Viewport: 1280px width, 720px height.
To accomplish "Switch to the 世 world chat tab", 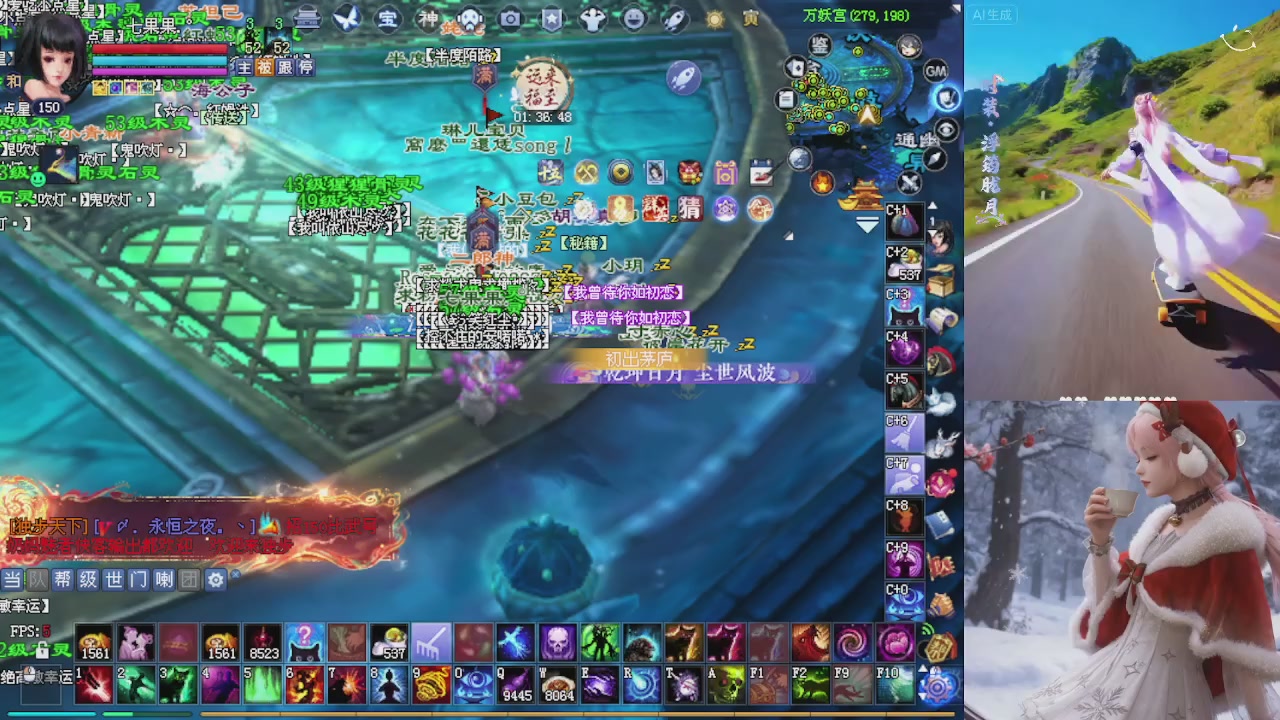I will coord(113,578).
